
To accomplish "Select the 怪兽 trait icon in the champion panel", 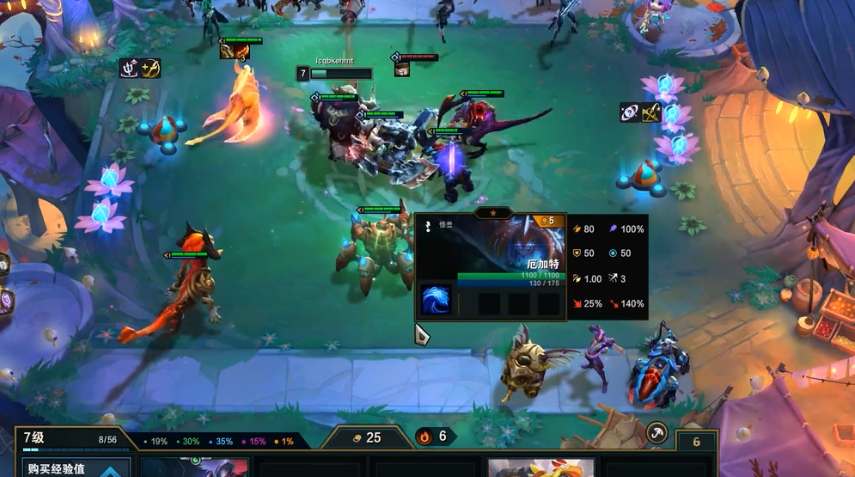I will (428, 226).
